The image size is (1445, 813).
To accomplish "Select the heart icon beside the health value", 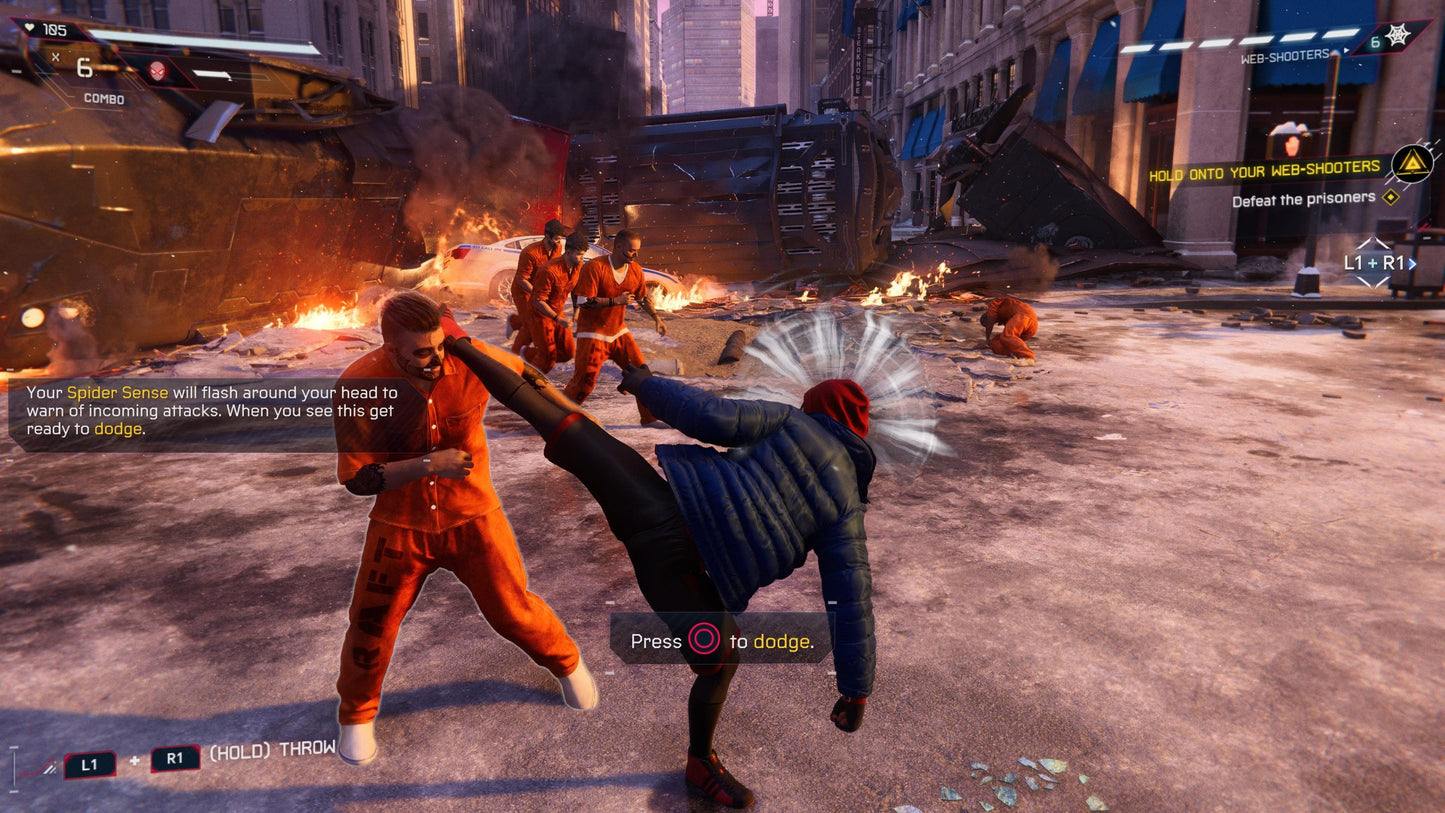I will 29,28.
